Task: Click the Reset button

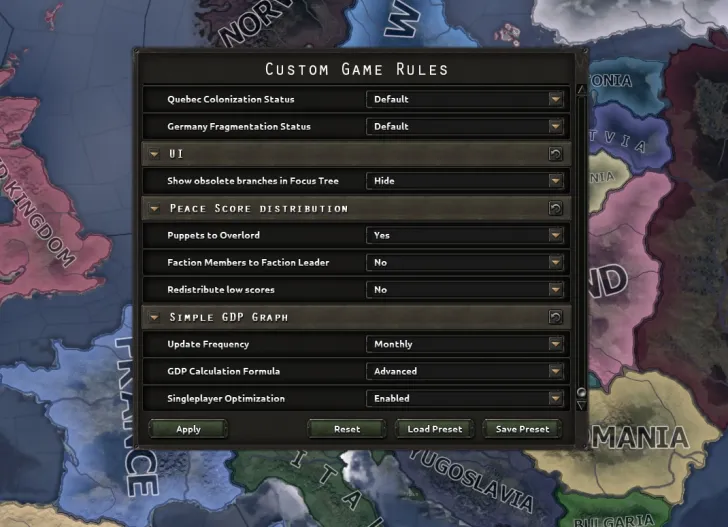Action: [x=346, y=429]
